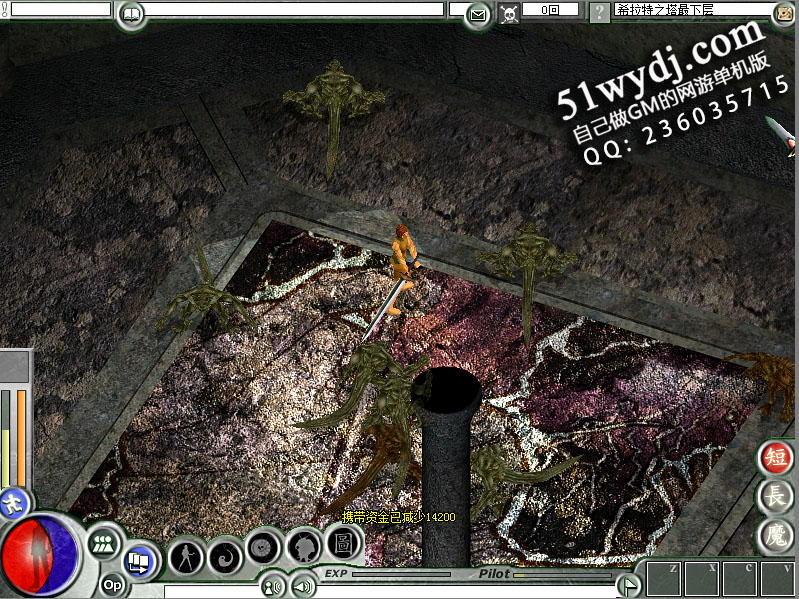Open the standing character silhouette icon
This screenshot has height=599, width=799.
186,555
